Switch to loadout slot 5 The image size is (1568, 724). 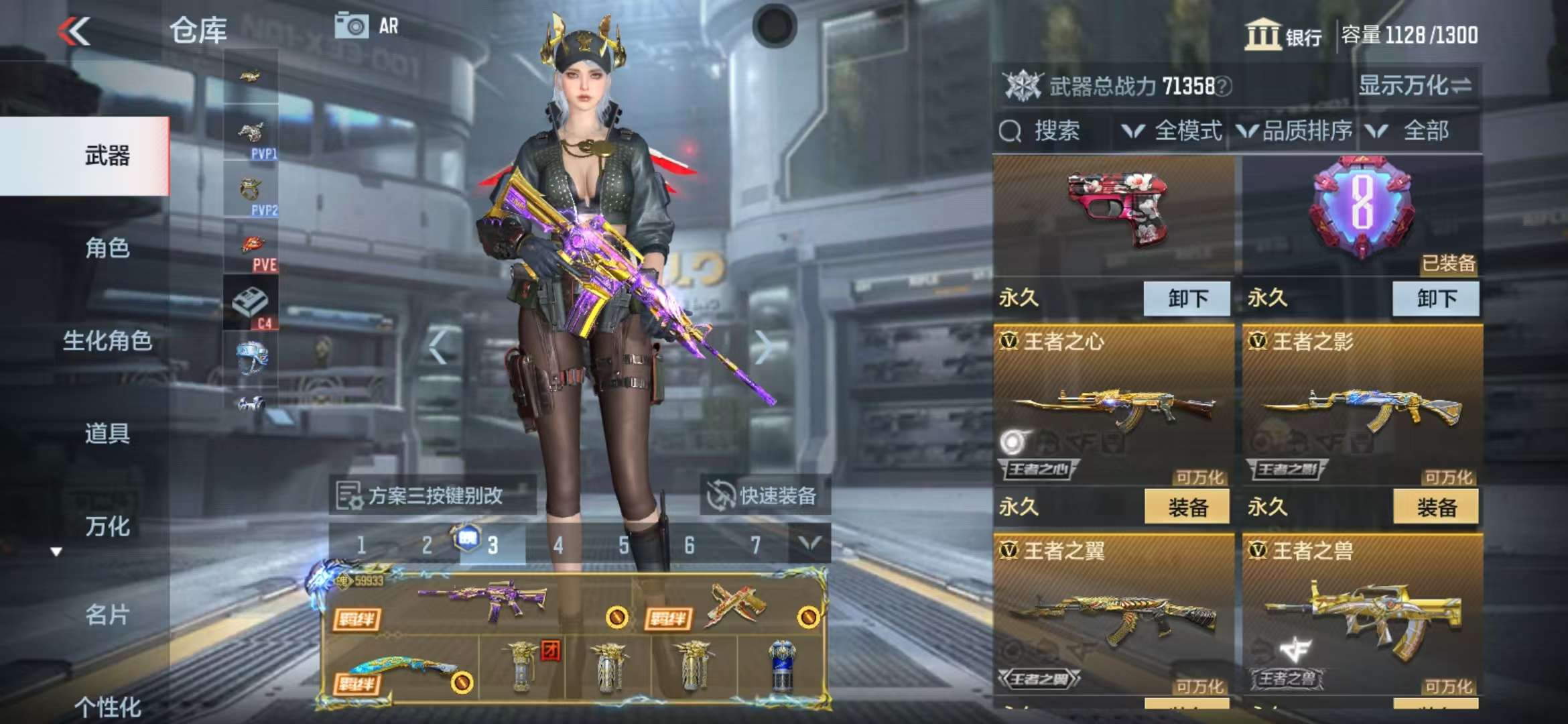[623, 545]
